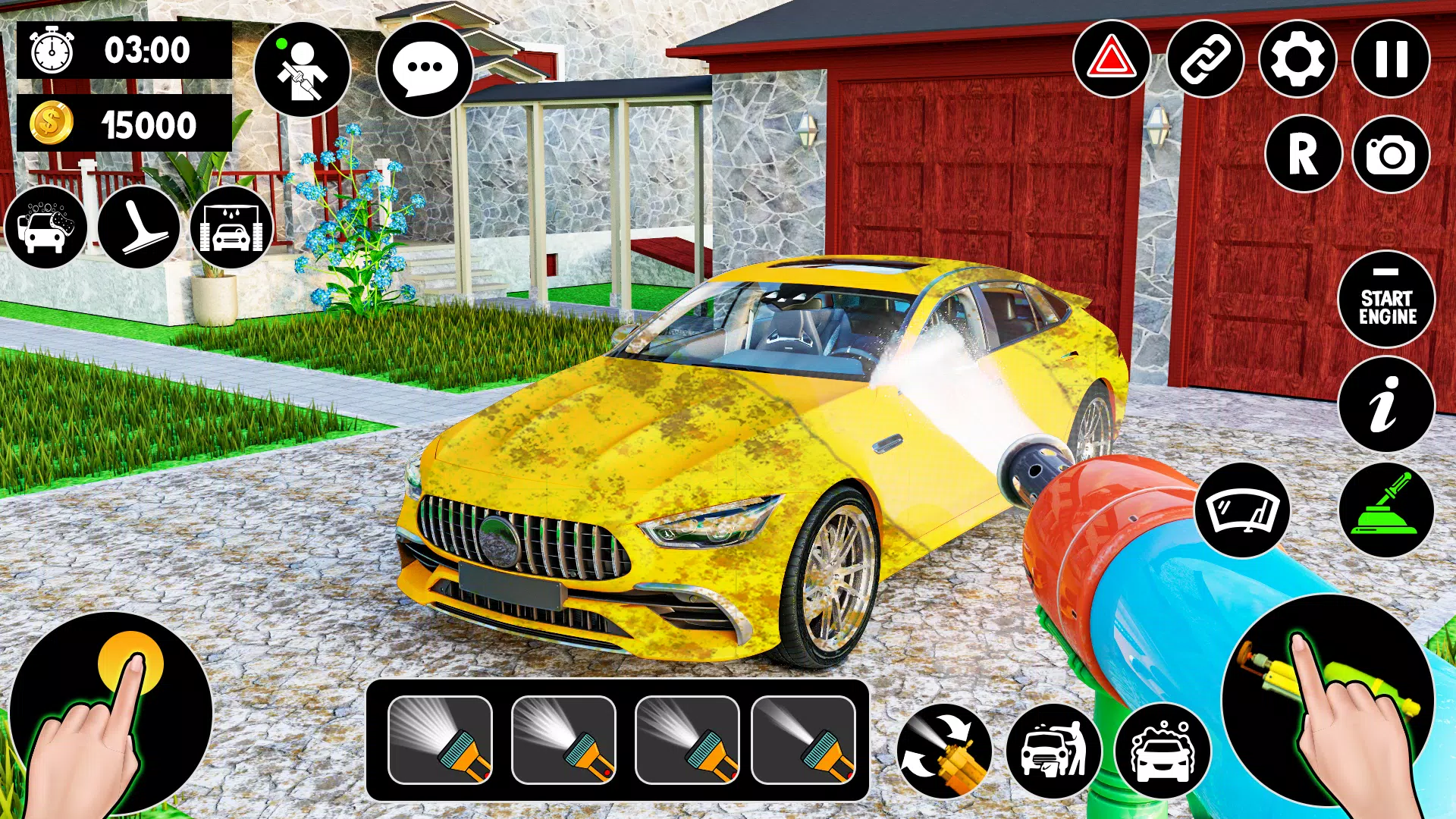The width and height of the screenshot is (1456, 819).
Task: Choose the automatic car wash option
Action: (x=231, y=227)
